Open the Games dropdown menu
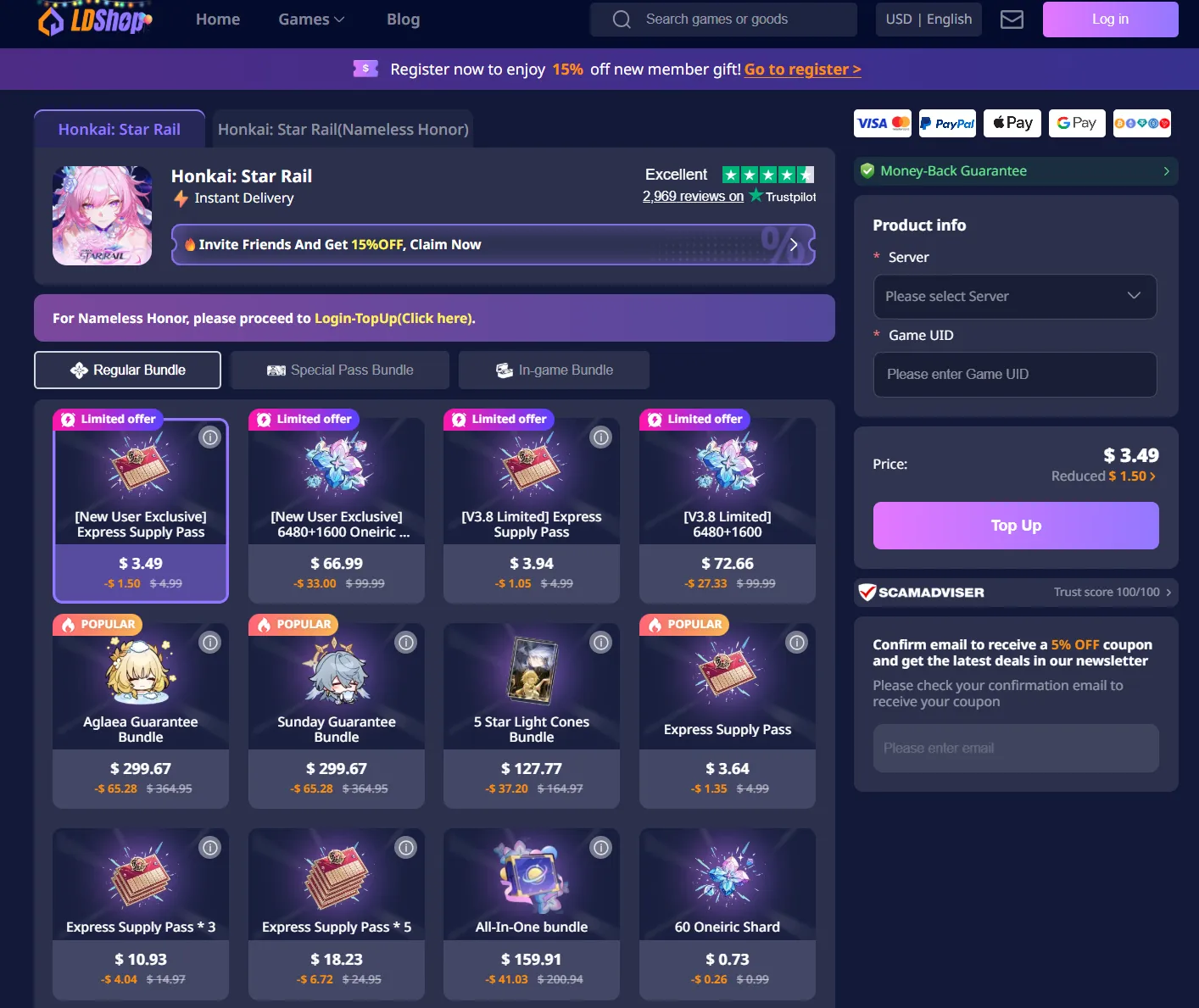Viewport: 1199px width, 1008px height. [310, 19]
